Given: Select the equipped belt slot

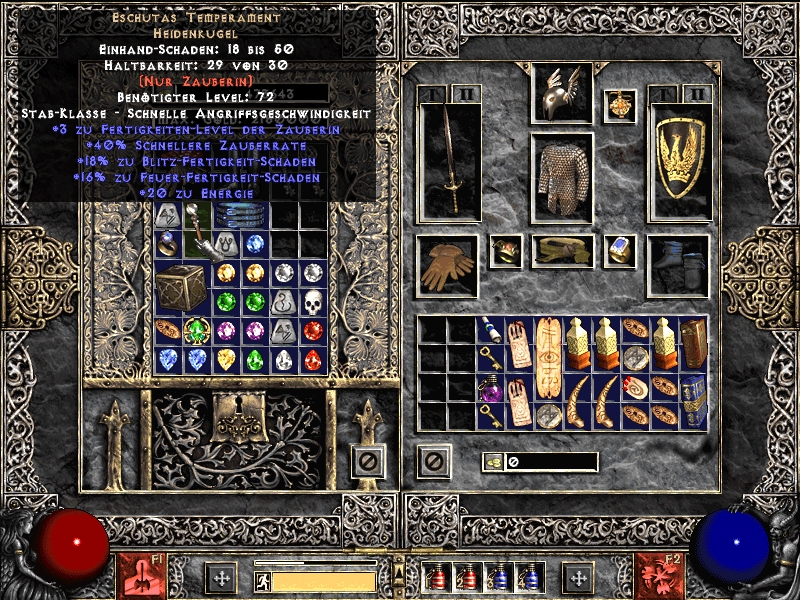Looking at the screenshot, I should click(x=561, y=251).
